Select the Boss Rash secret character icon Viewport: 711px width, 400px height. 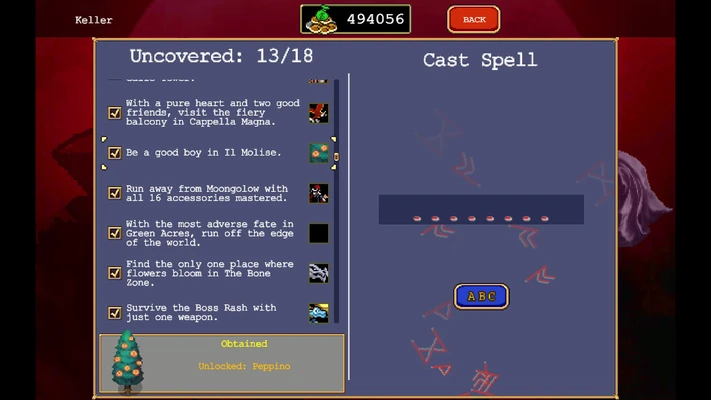318,313
